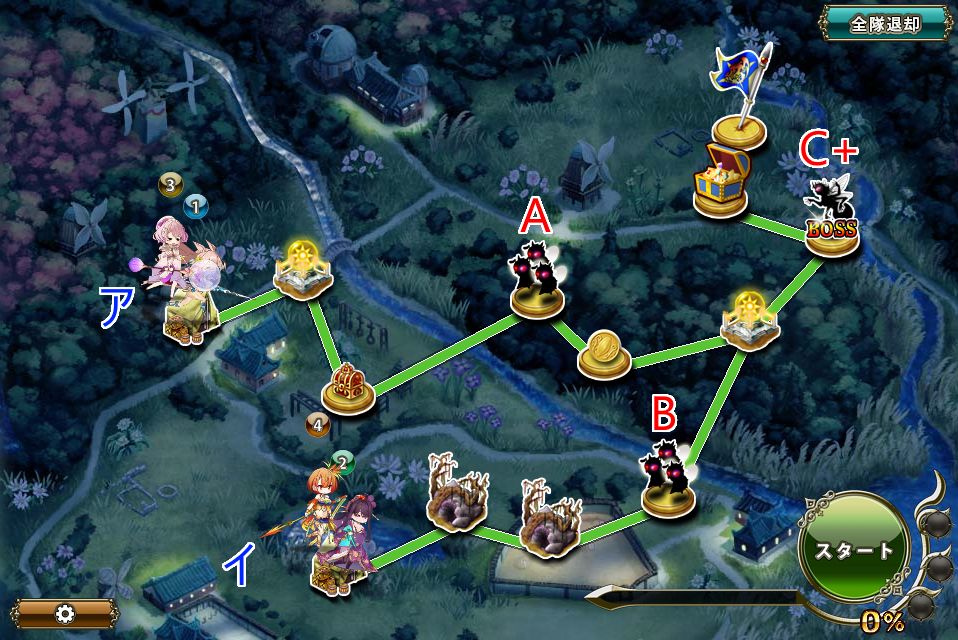Screen dimensions: 958x640
Task: Pick the gold coin map node
Action: point(604,352)
